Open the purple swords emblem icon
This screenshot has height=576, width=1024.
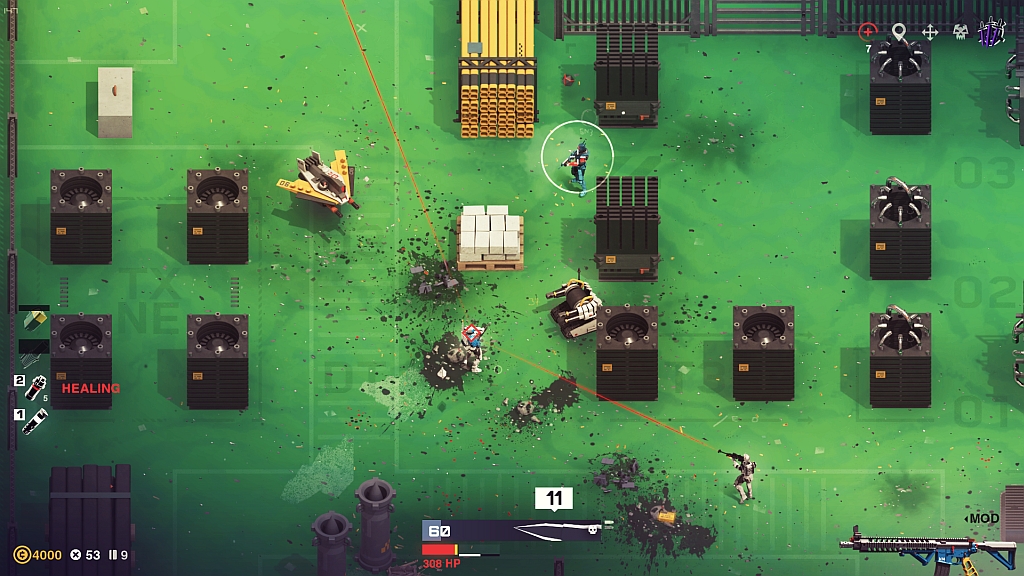[x=991, y=32]
